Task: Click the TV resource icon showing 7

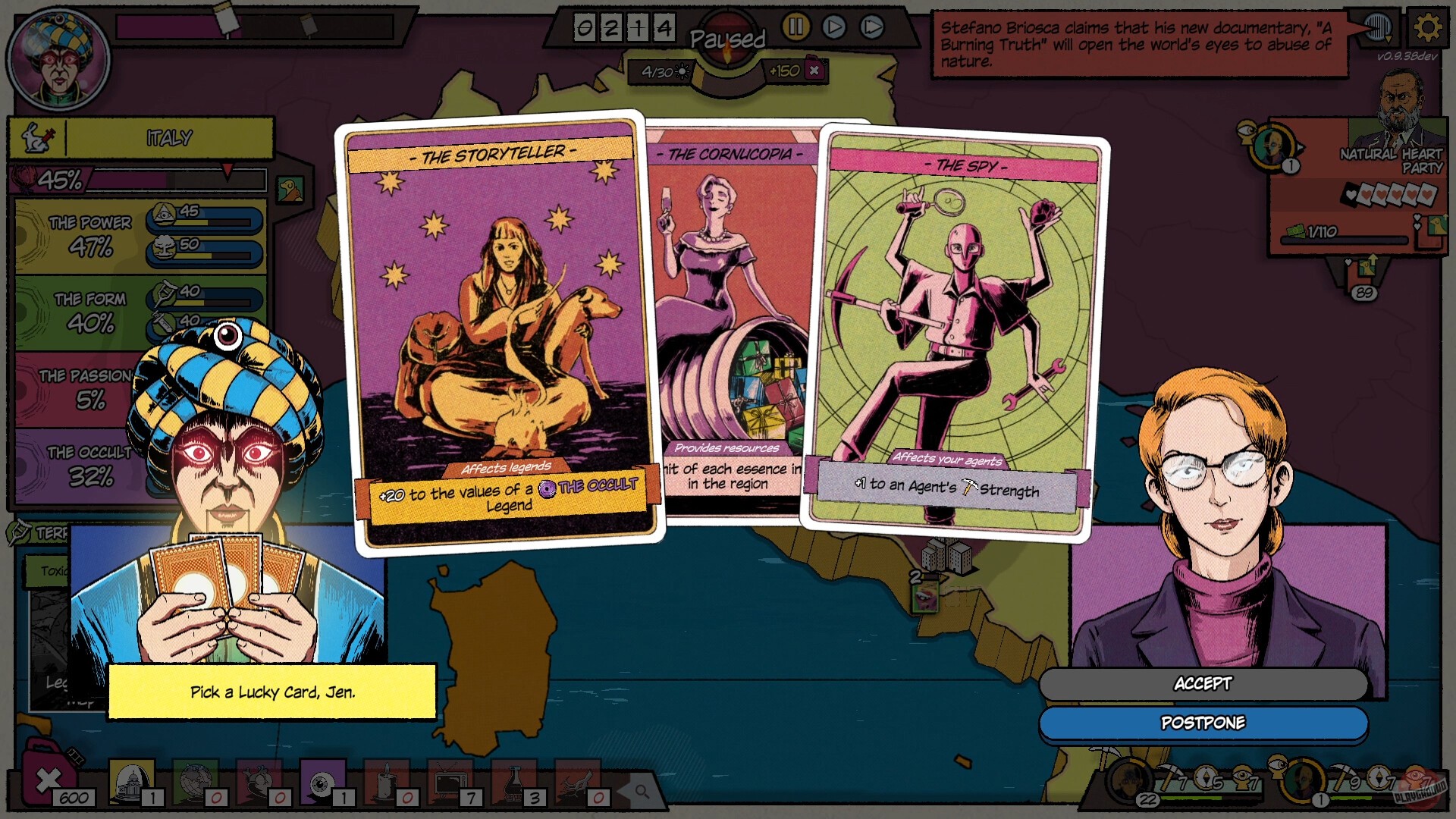Action: (x=450, y=783)
